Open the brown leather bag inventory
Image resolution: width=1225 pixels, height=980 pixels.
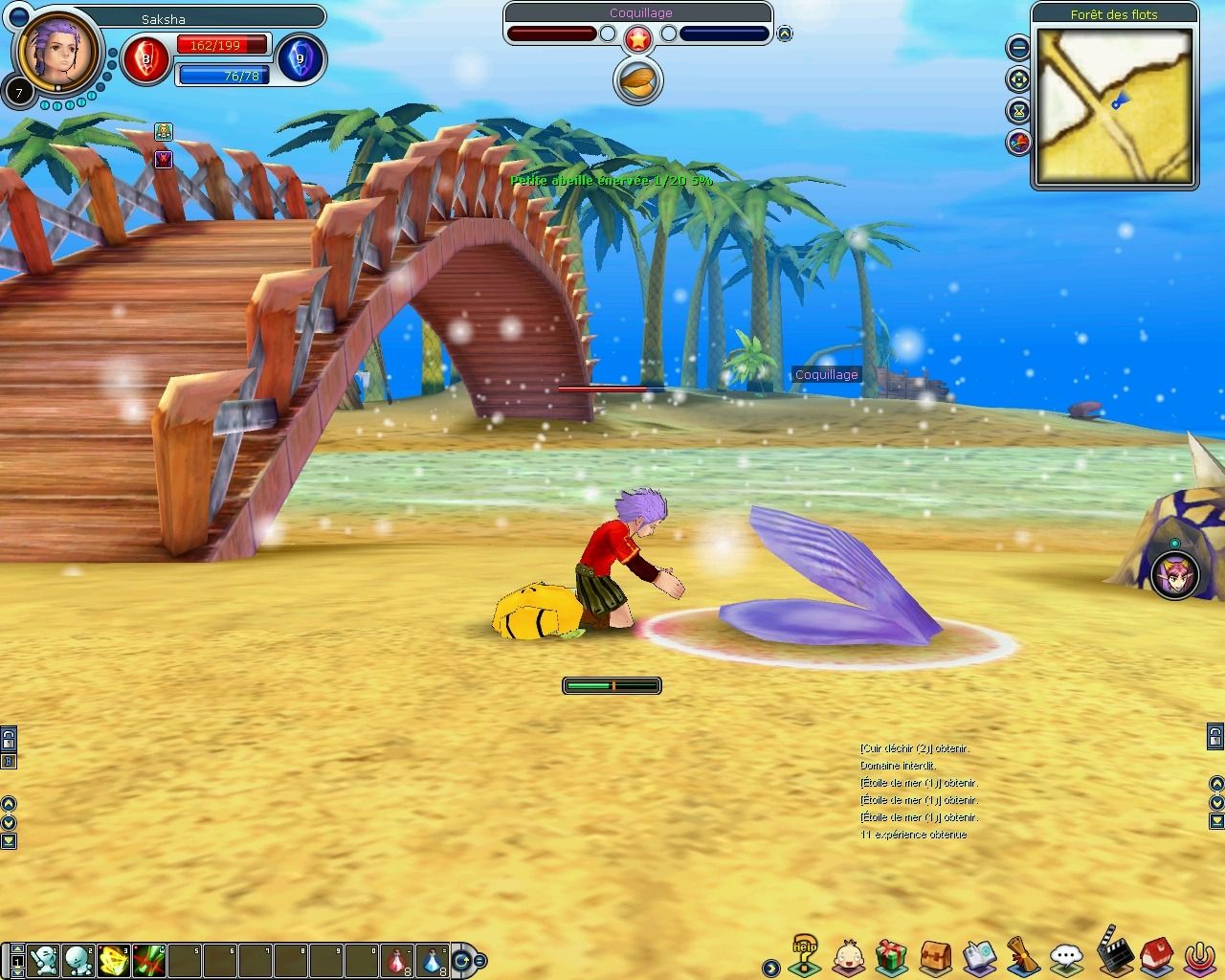[x=935, y=955]
